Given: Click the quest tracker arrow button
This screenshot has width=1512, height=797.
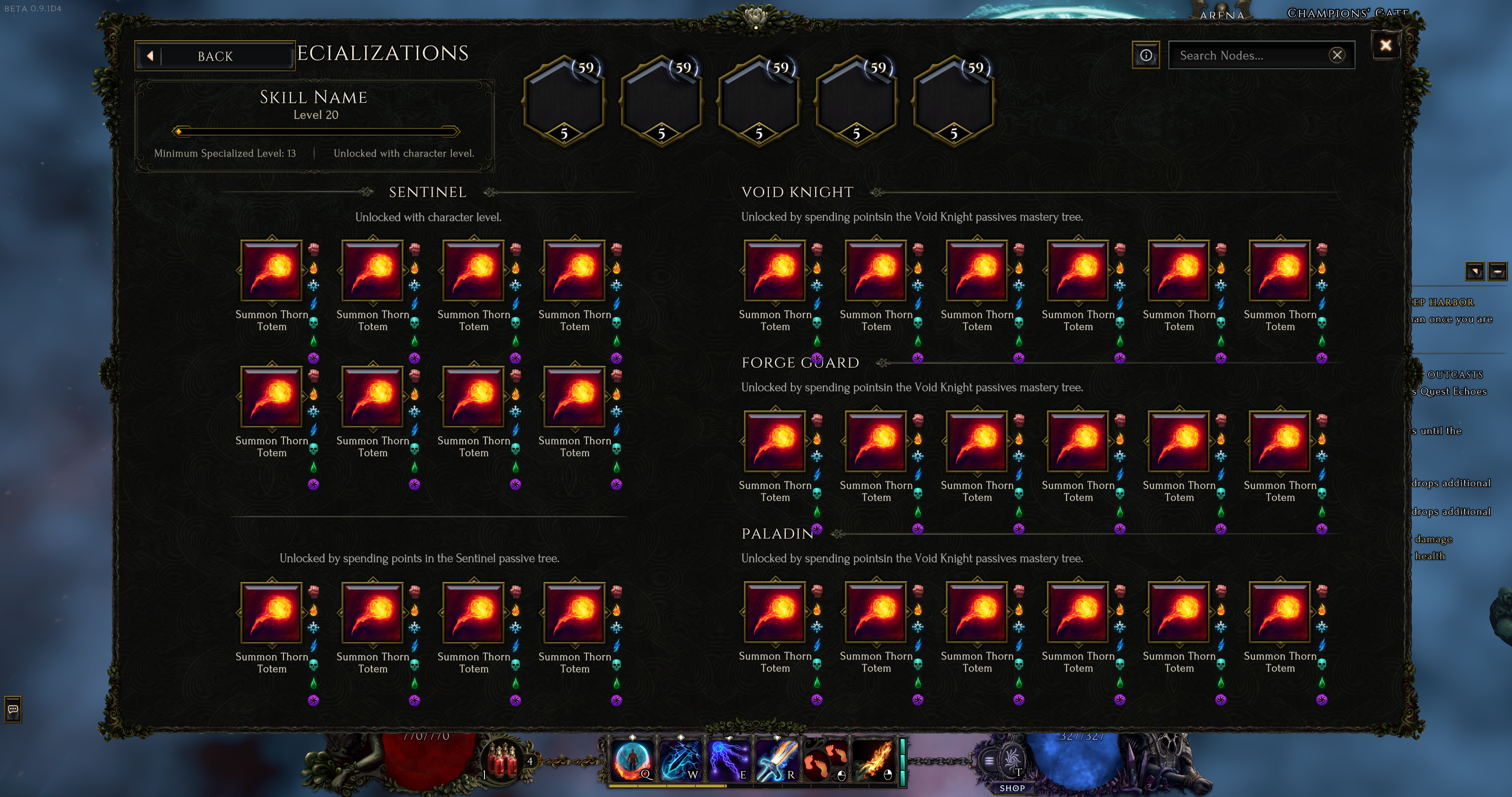Looking at the screenshot, I should [x=1475, y=271].
